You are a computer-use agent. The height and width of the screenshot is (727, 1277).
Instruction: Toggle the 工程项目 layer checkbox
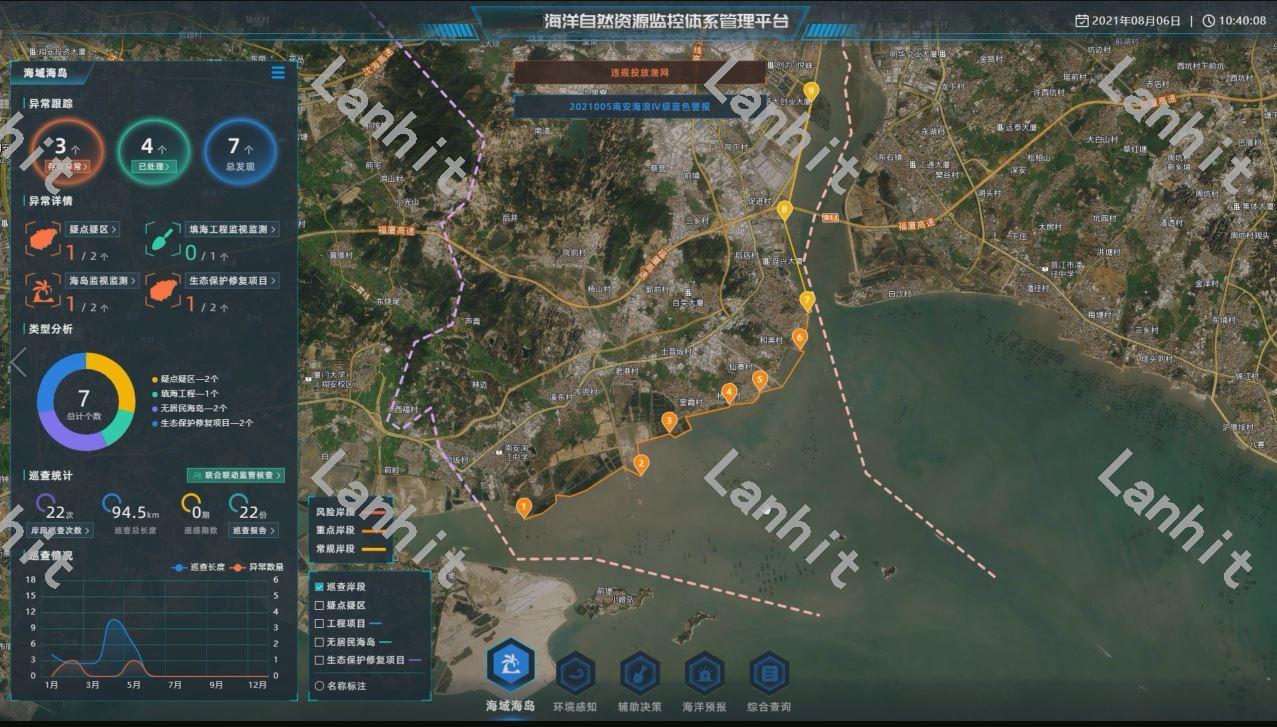pos(319,623)
